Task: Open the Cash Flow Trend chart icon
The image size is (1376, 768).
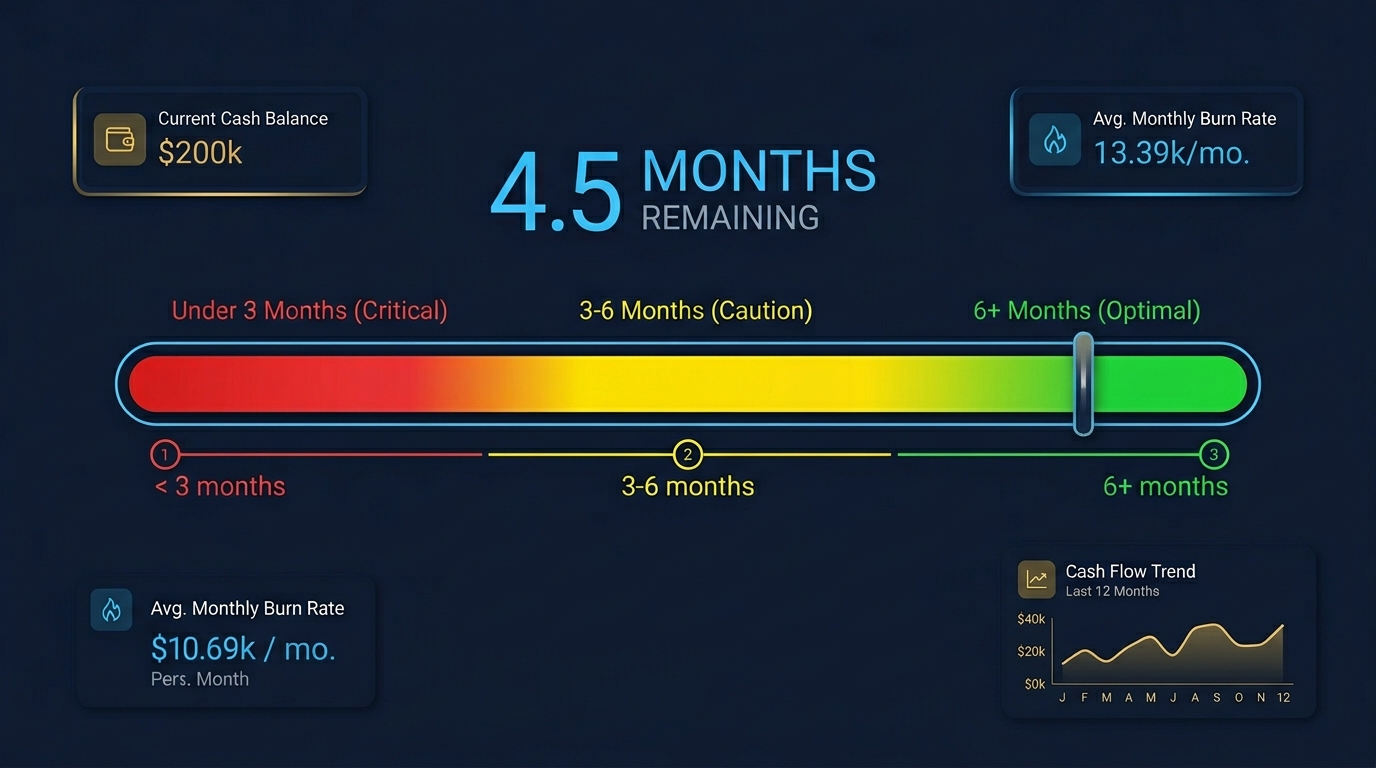Action: point(1036,578)
